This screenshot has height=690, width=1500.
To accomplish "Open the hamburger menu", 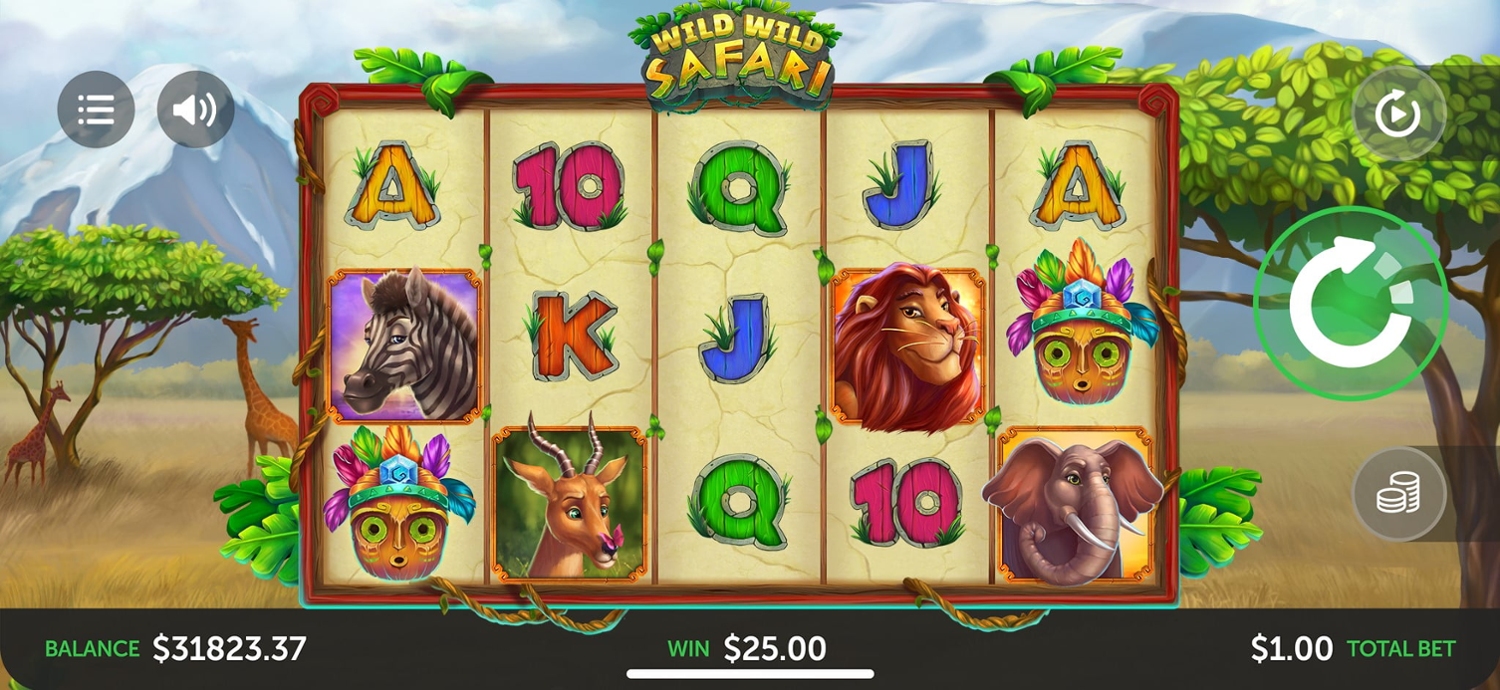I will pos(96,109).
